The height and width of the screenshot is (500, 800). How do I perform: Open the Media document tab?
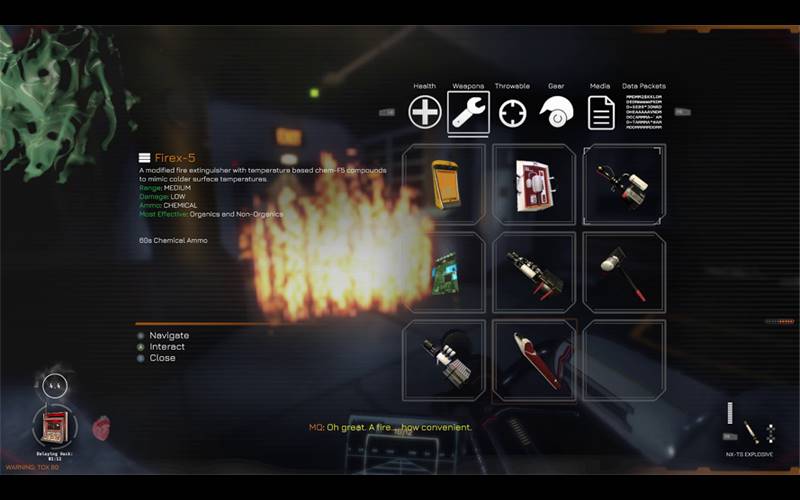pyautogui.click(x=601, y=112)
